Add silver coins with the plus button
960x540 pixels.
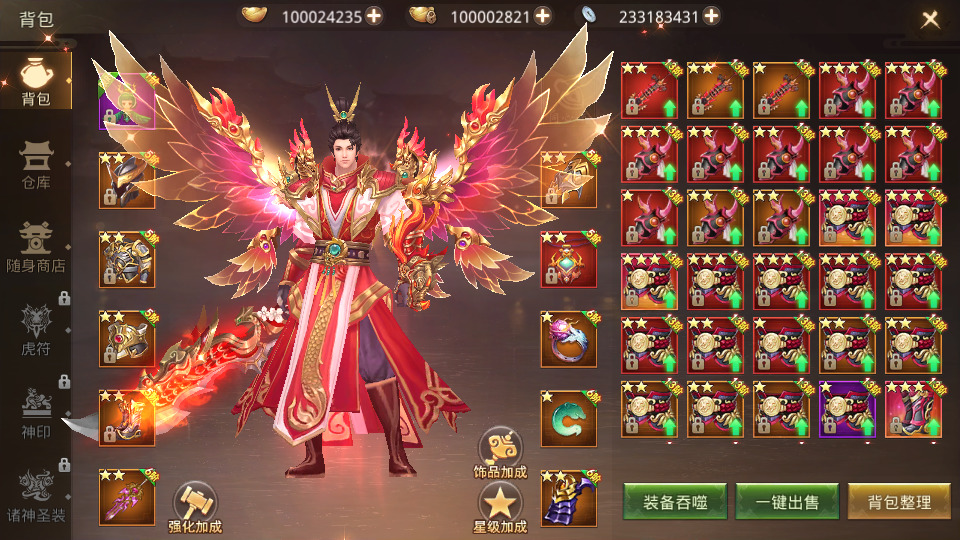711,16
